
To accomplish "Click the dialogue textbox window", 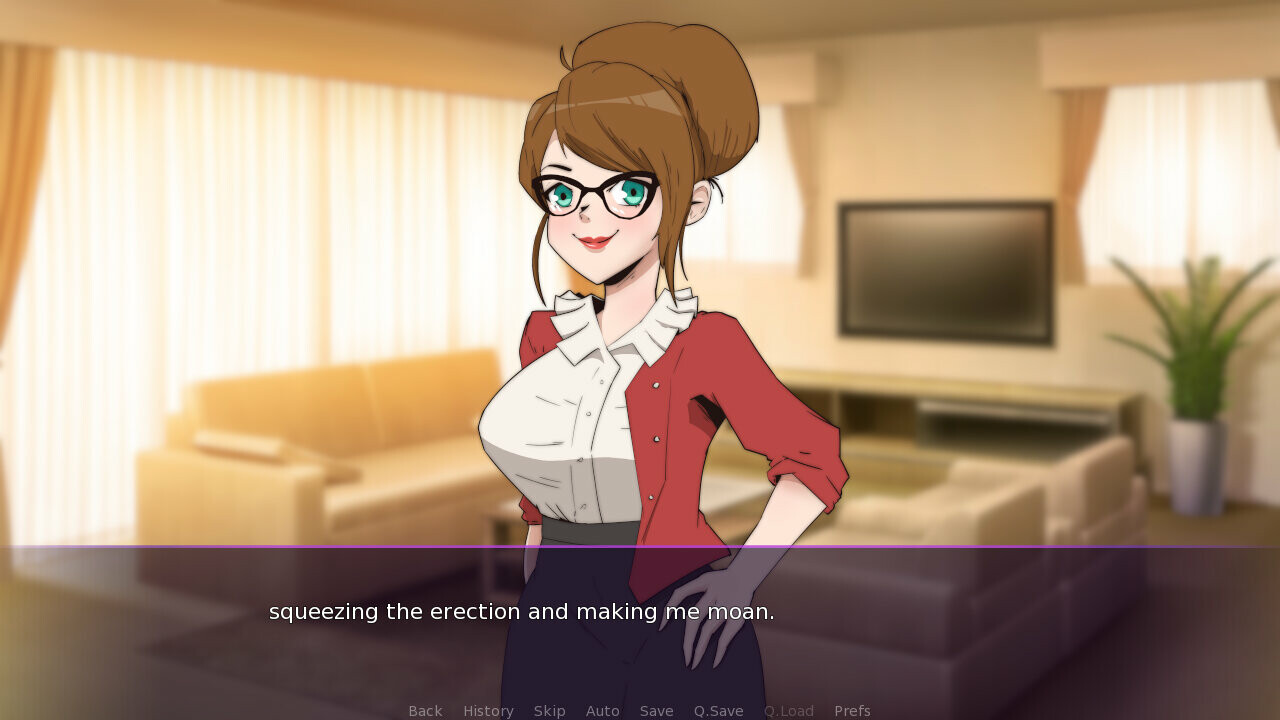I will coord(640,620).
